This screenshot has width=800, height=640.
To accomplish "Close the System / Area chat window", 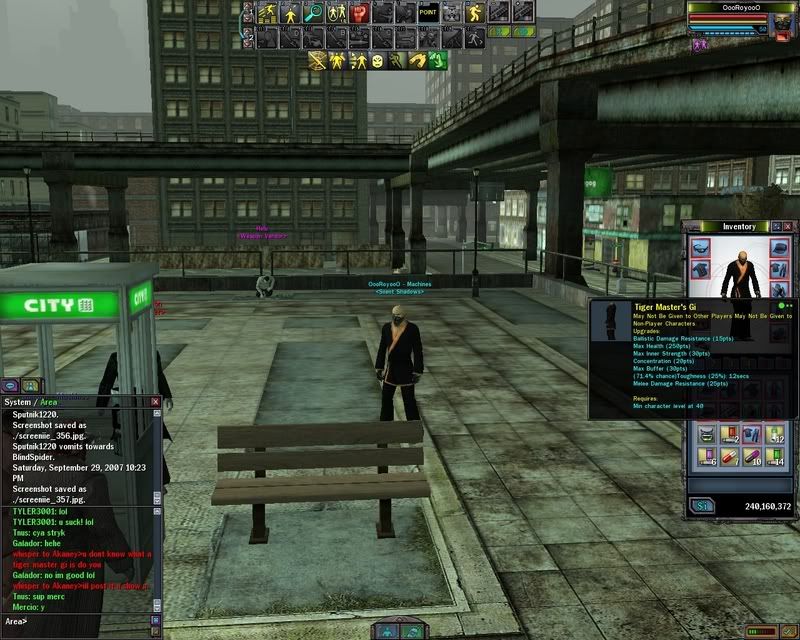I will (155, 401).
